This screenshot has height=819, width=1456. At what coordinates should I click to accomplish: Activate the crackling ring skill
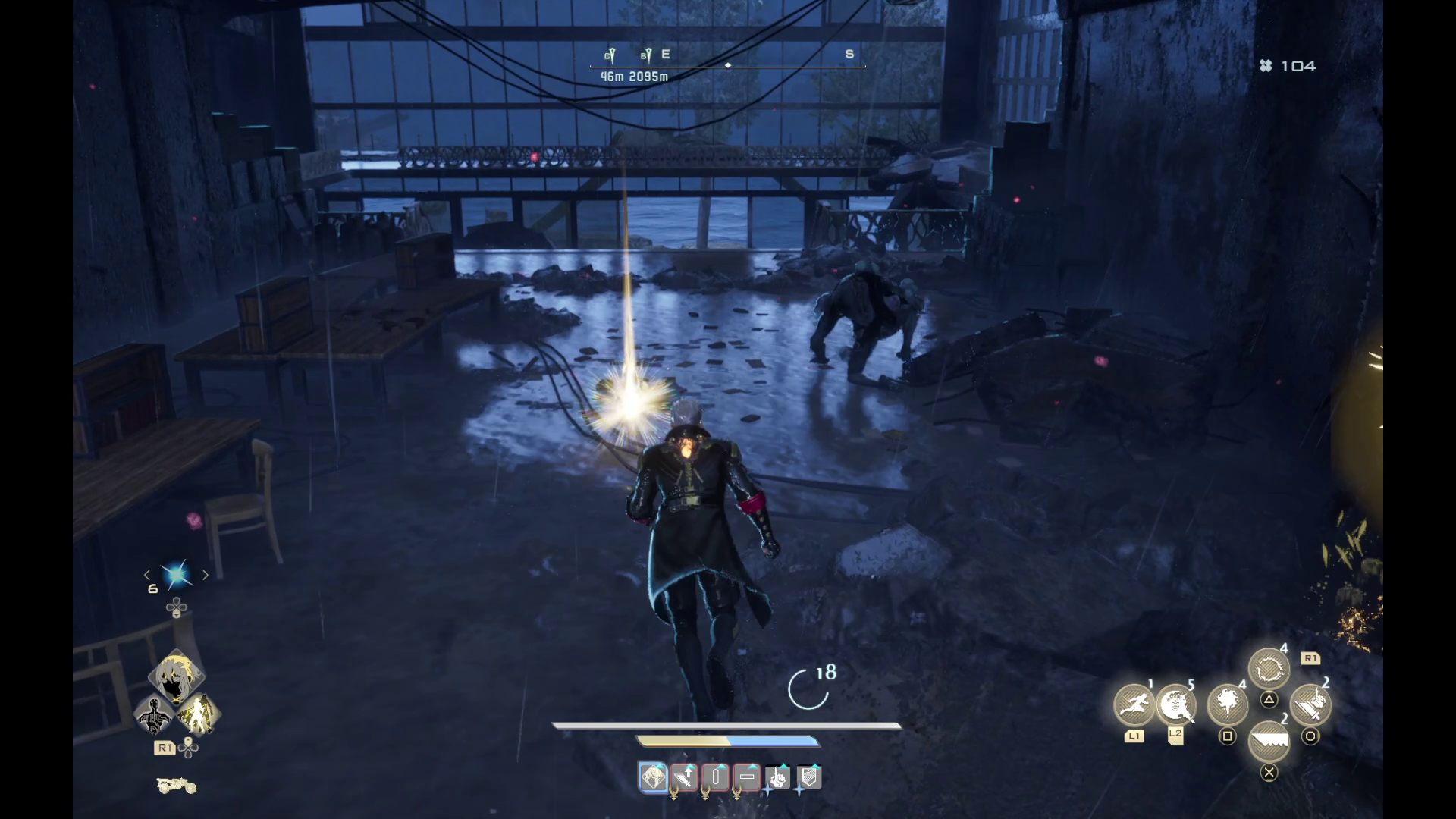pyautogui.click(x=1269, y=670)
